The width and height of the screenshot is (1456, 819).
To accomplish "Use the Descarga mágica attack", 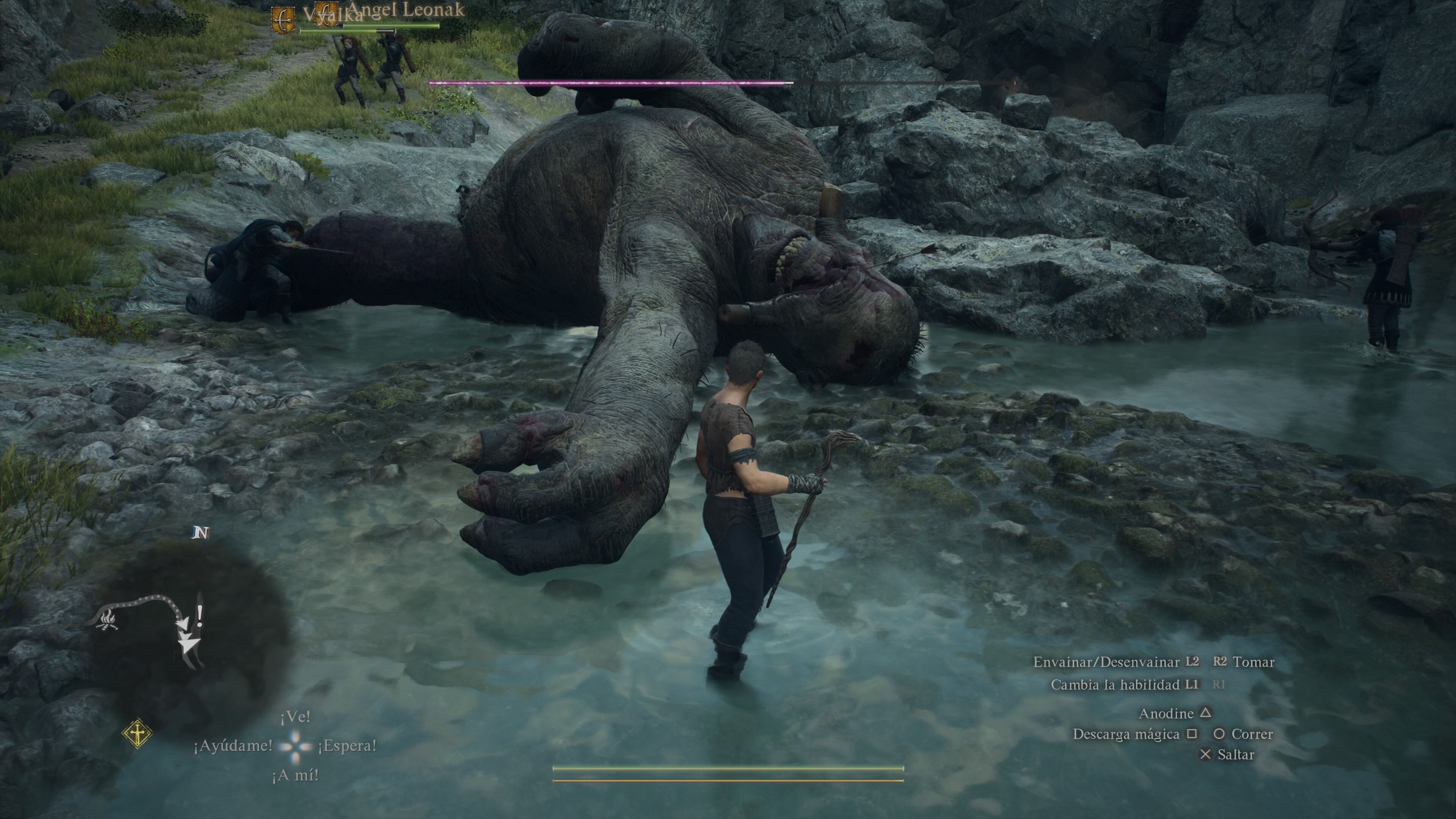I will (1126, 734).
